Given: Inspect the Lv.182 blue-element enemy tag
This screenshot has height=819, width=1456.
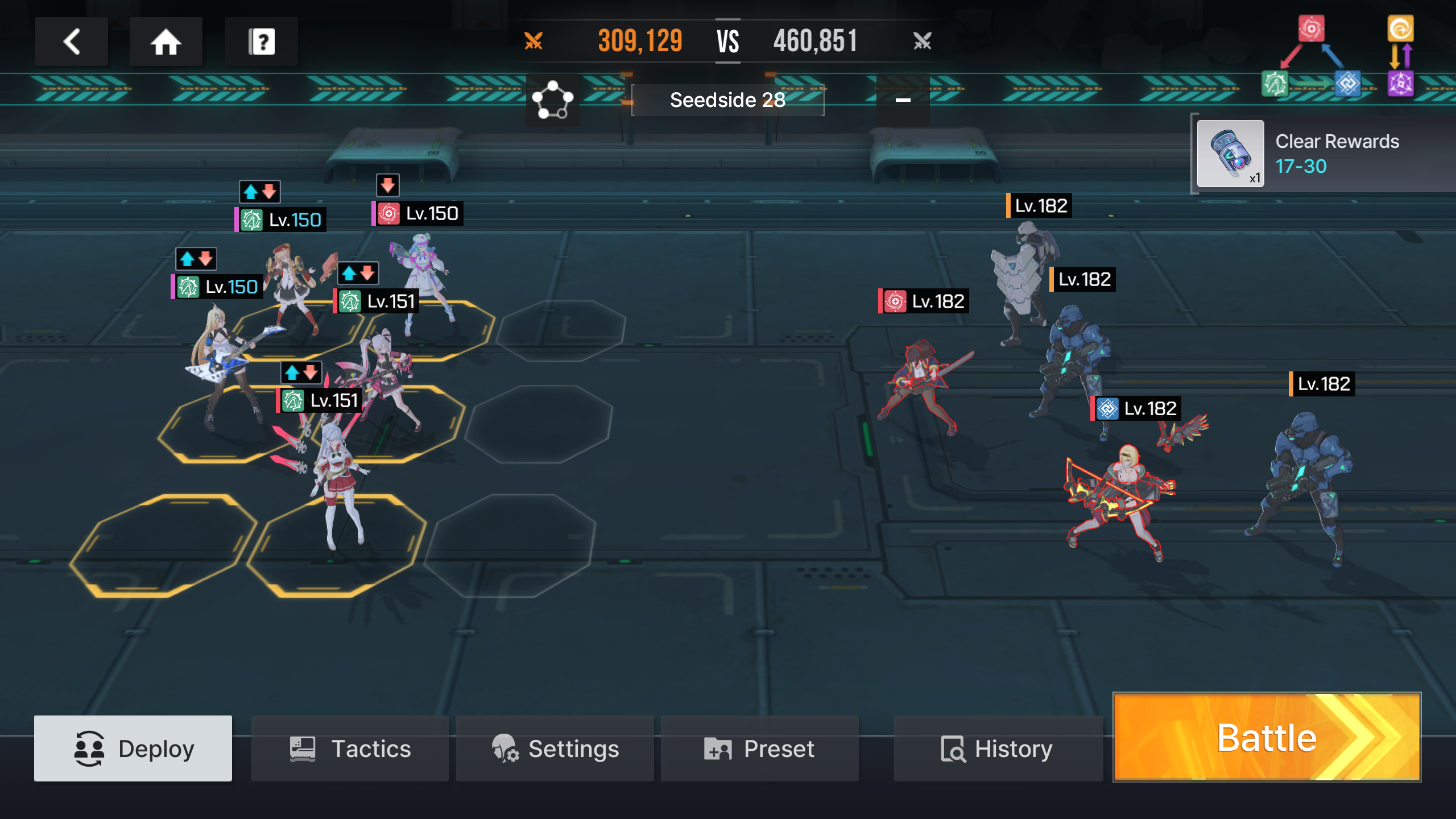Looking at the screenshot, I should pos(1136,409).
